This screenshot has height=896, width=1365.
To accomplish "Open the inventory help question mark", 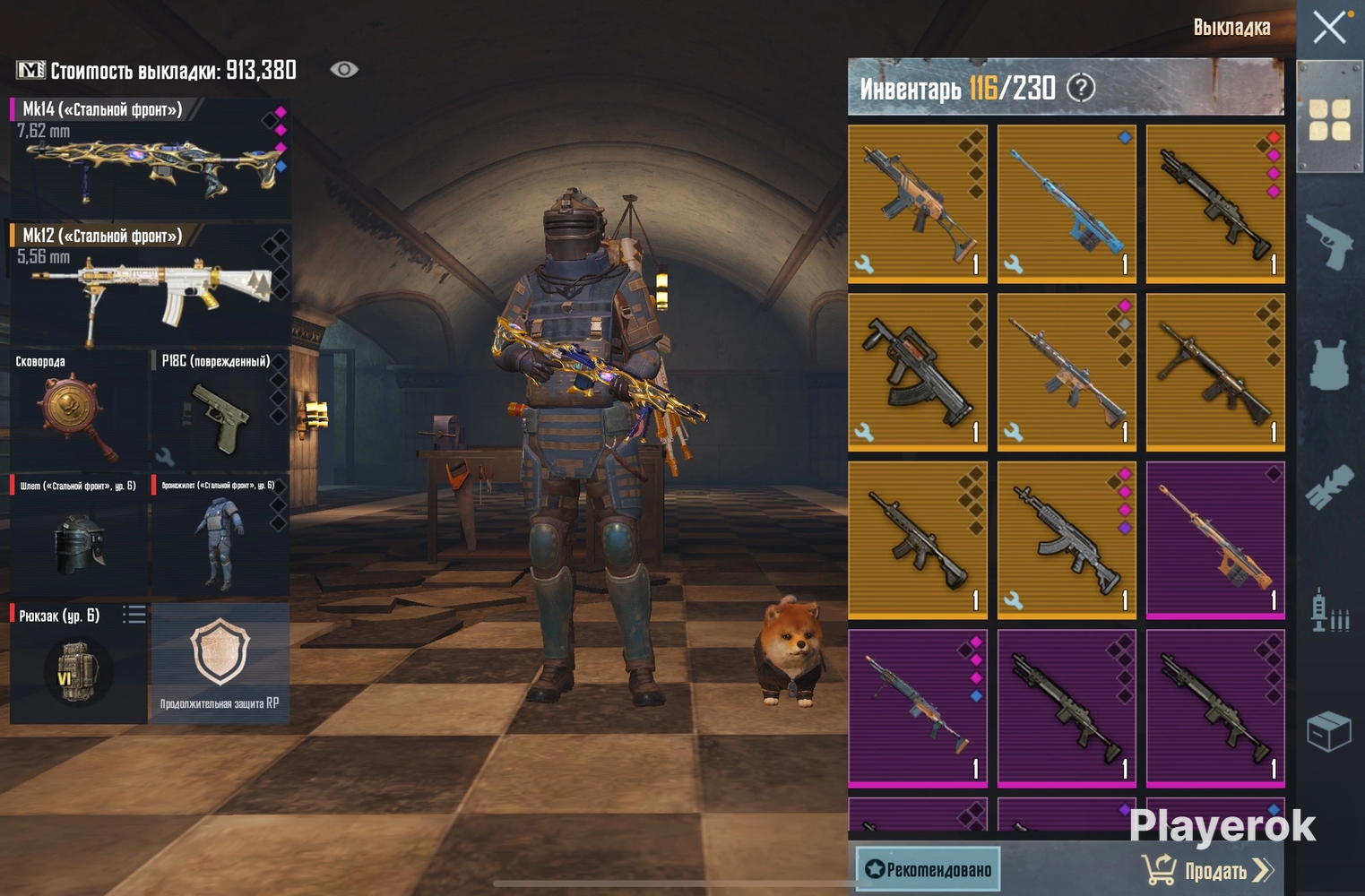I will click(1082, 88).
